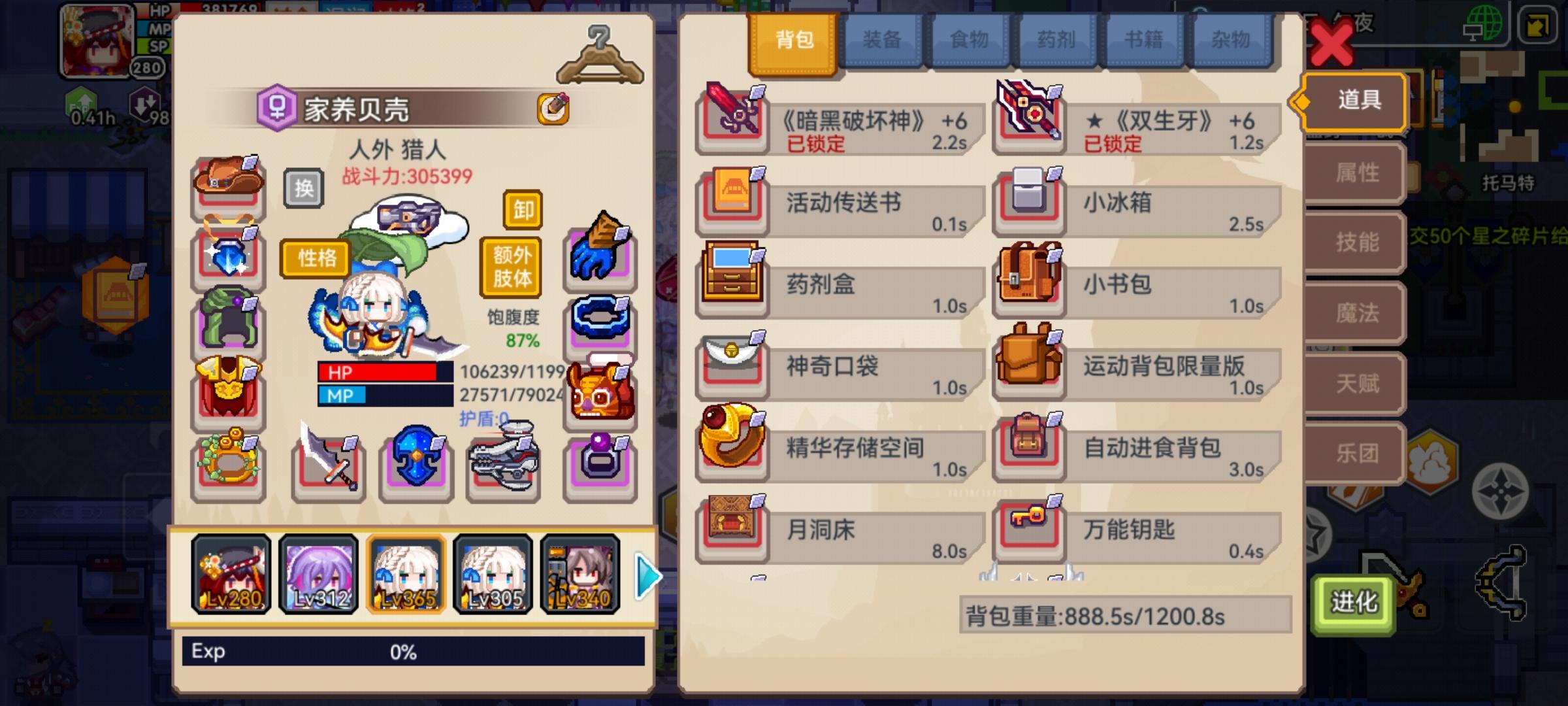The image size is (1568, 706).
Task: Click the 卸 unequip button
Action: click(523, 210)
